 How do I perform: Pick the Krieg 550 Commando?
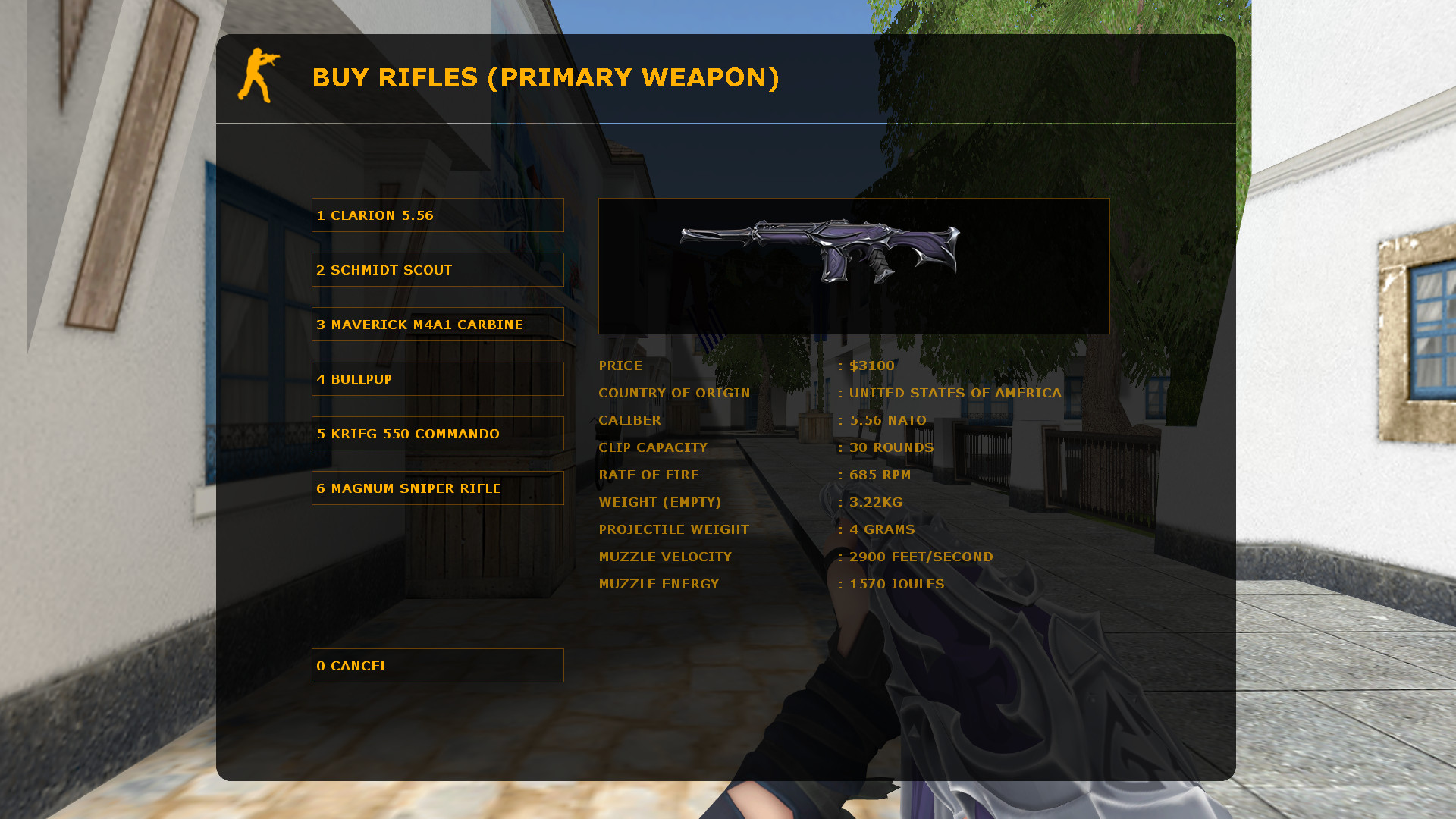click(x=438, y=433)
